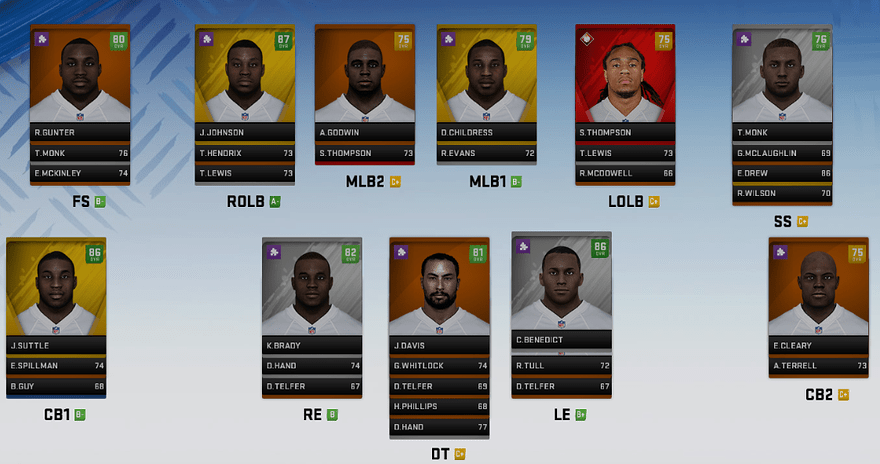Select J.Suttle's CB1 card
The height and width of the screenshot is (464, 880).
click(56, 290)
